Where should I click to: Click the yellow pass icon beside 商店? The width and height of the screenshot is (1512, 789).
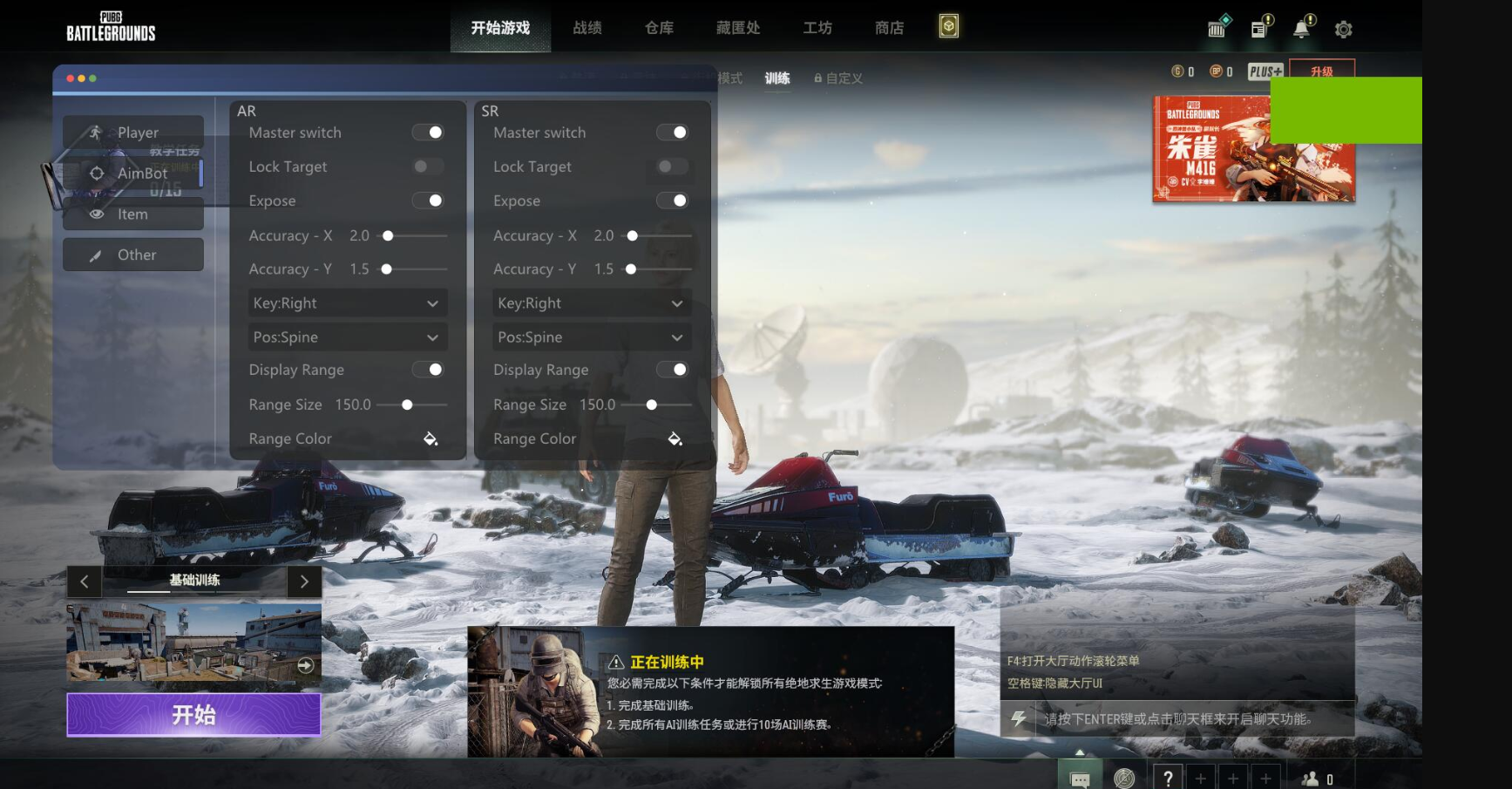(x=949, y=27)
